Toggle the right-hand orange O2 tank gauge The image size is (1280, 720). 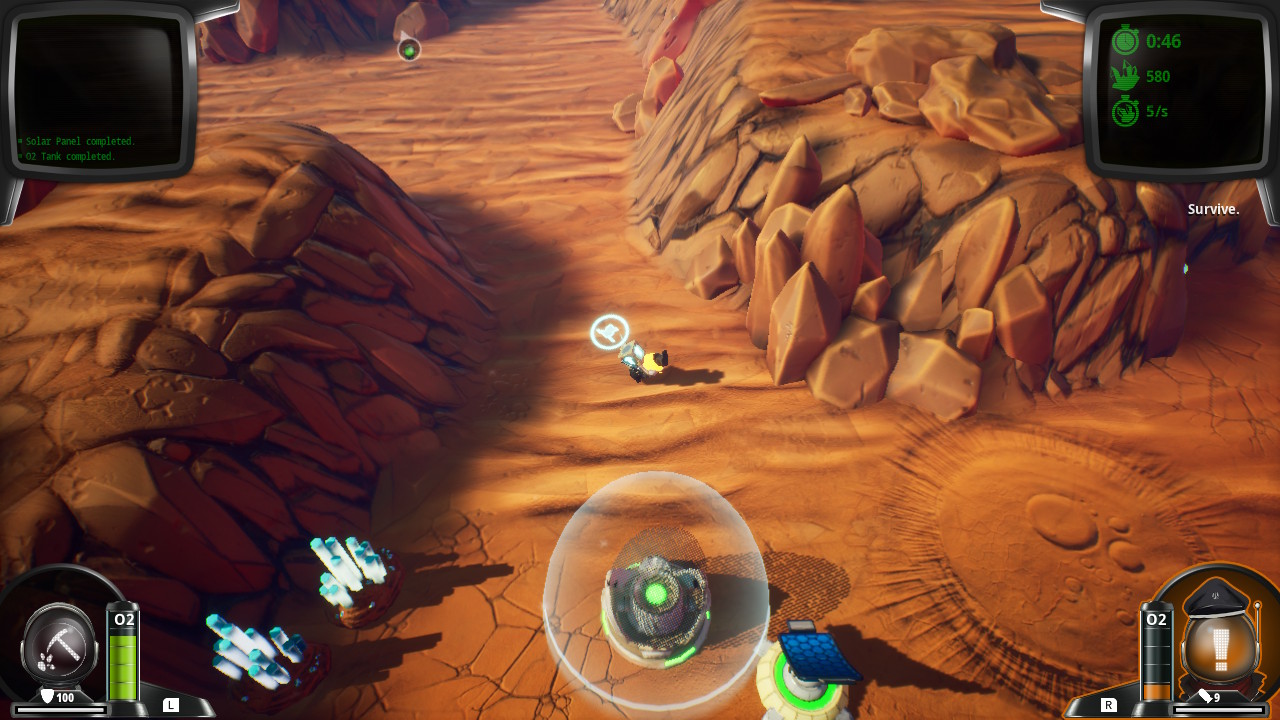(1155, 655)
